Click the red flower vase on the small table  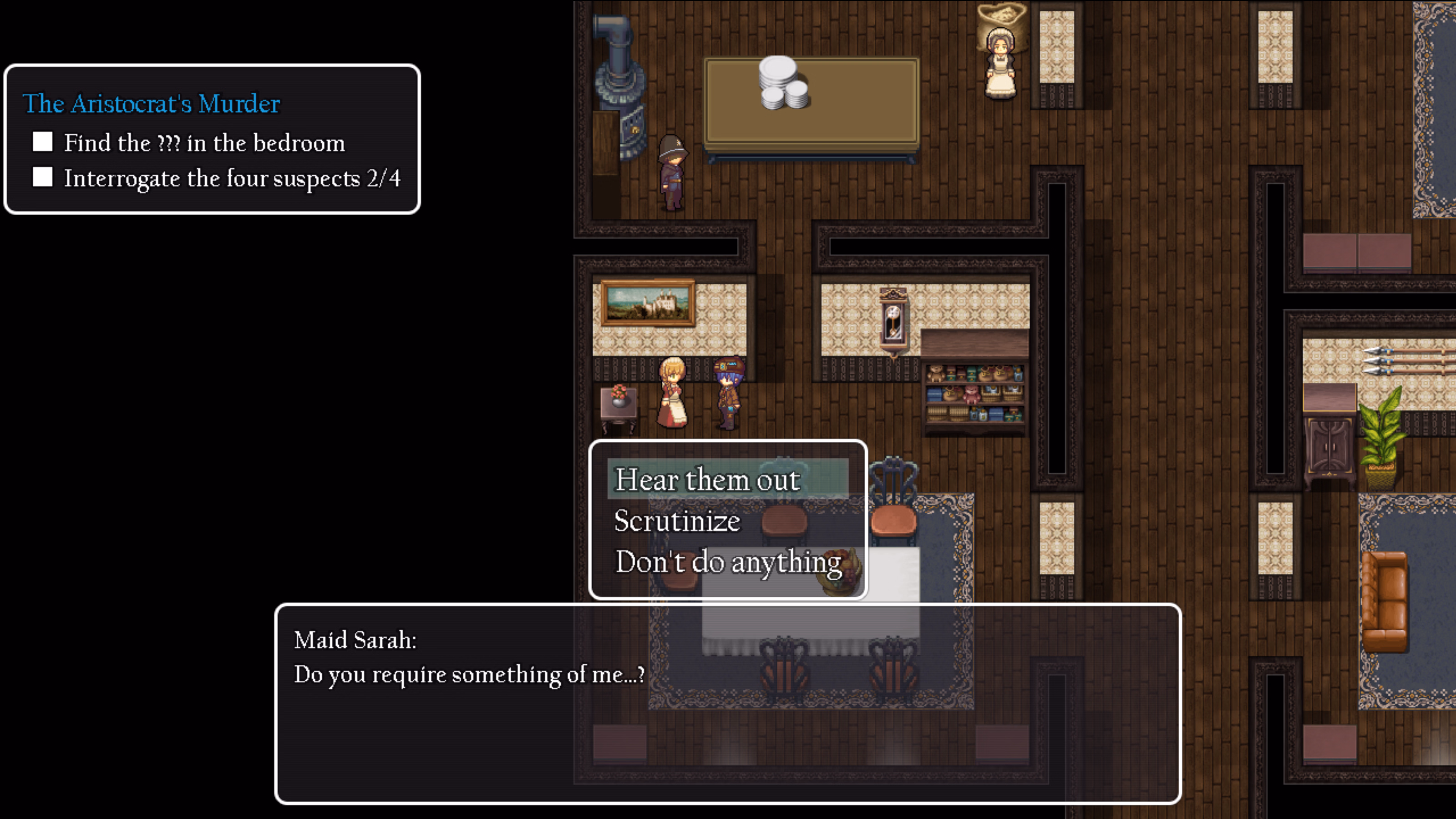coord(619,396)
